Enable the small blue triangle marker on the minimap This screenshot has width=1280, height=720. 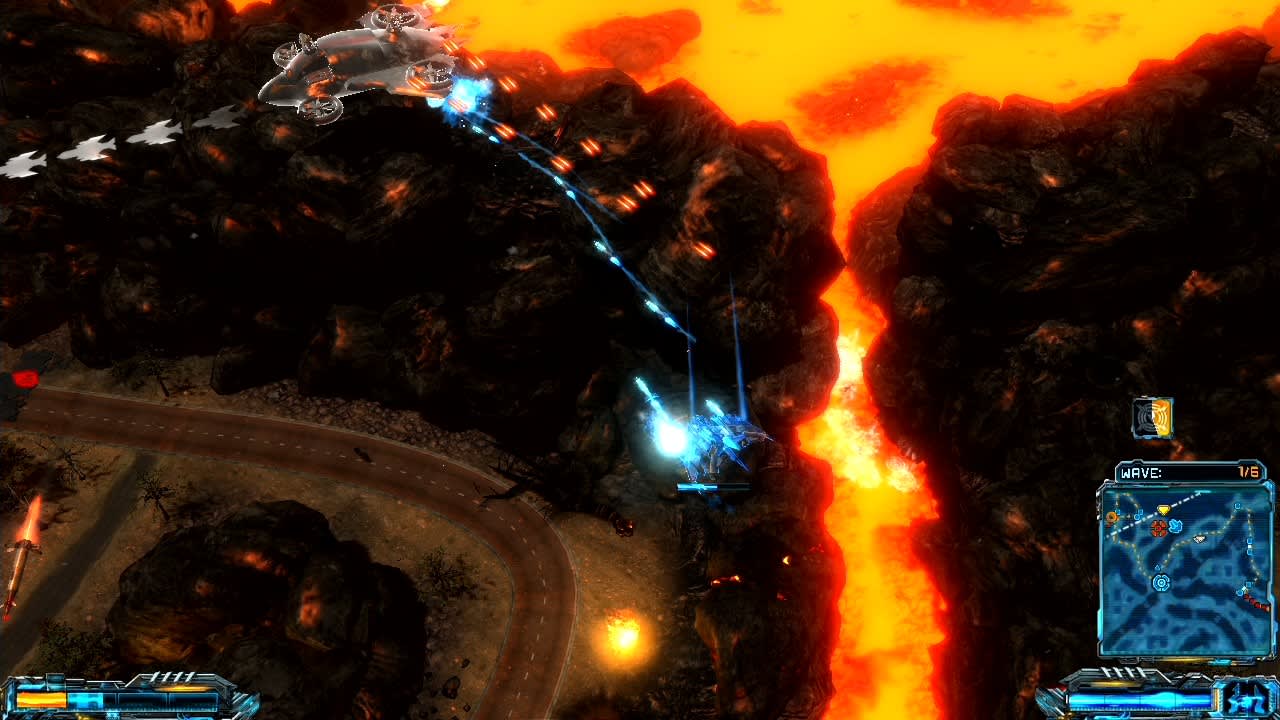[1157, 566]
